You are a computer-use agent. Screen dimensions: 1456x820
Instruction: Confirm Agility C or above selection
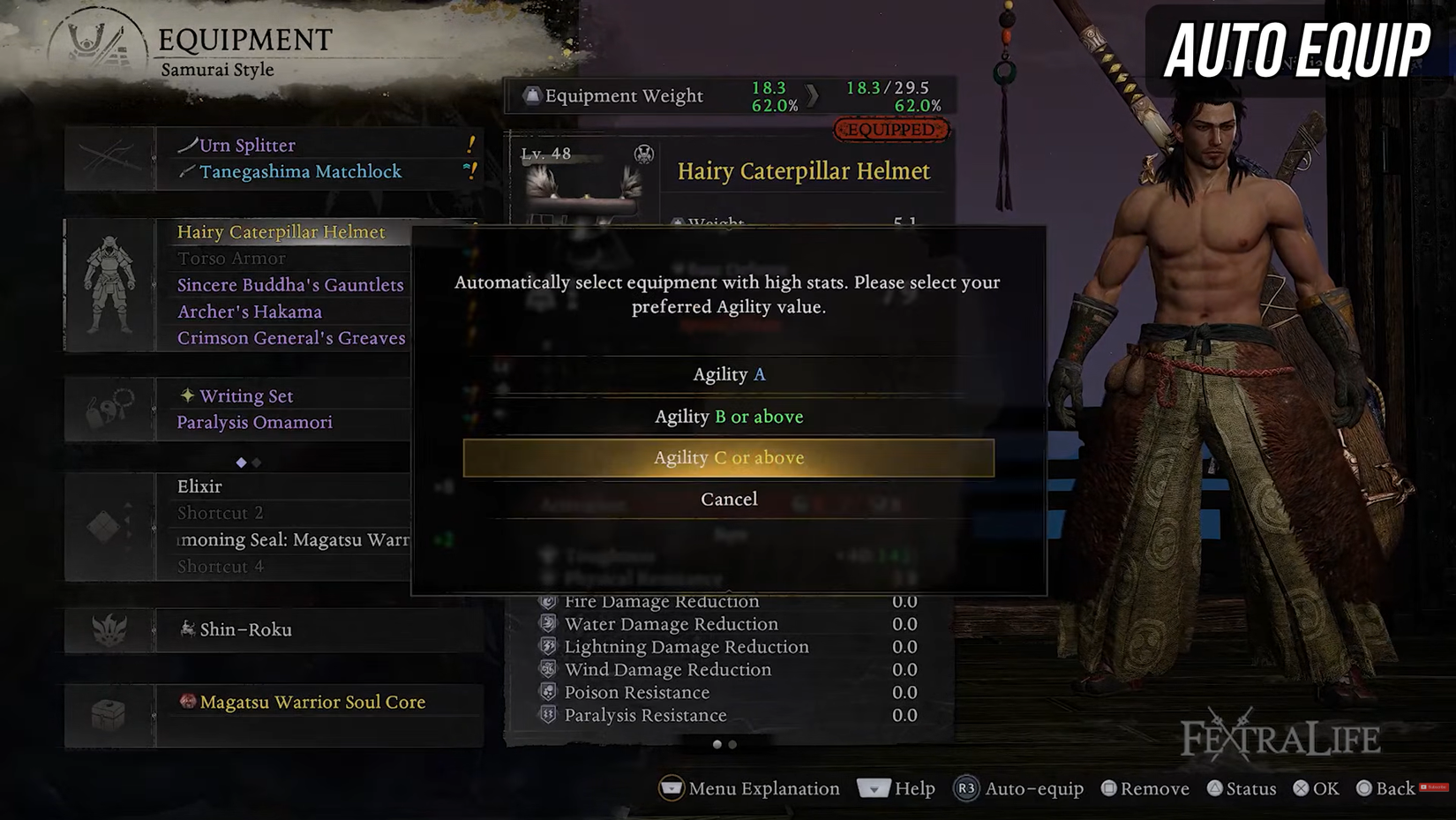[728, 457]
